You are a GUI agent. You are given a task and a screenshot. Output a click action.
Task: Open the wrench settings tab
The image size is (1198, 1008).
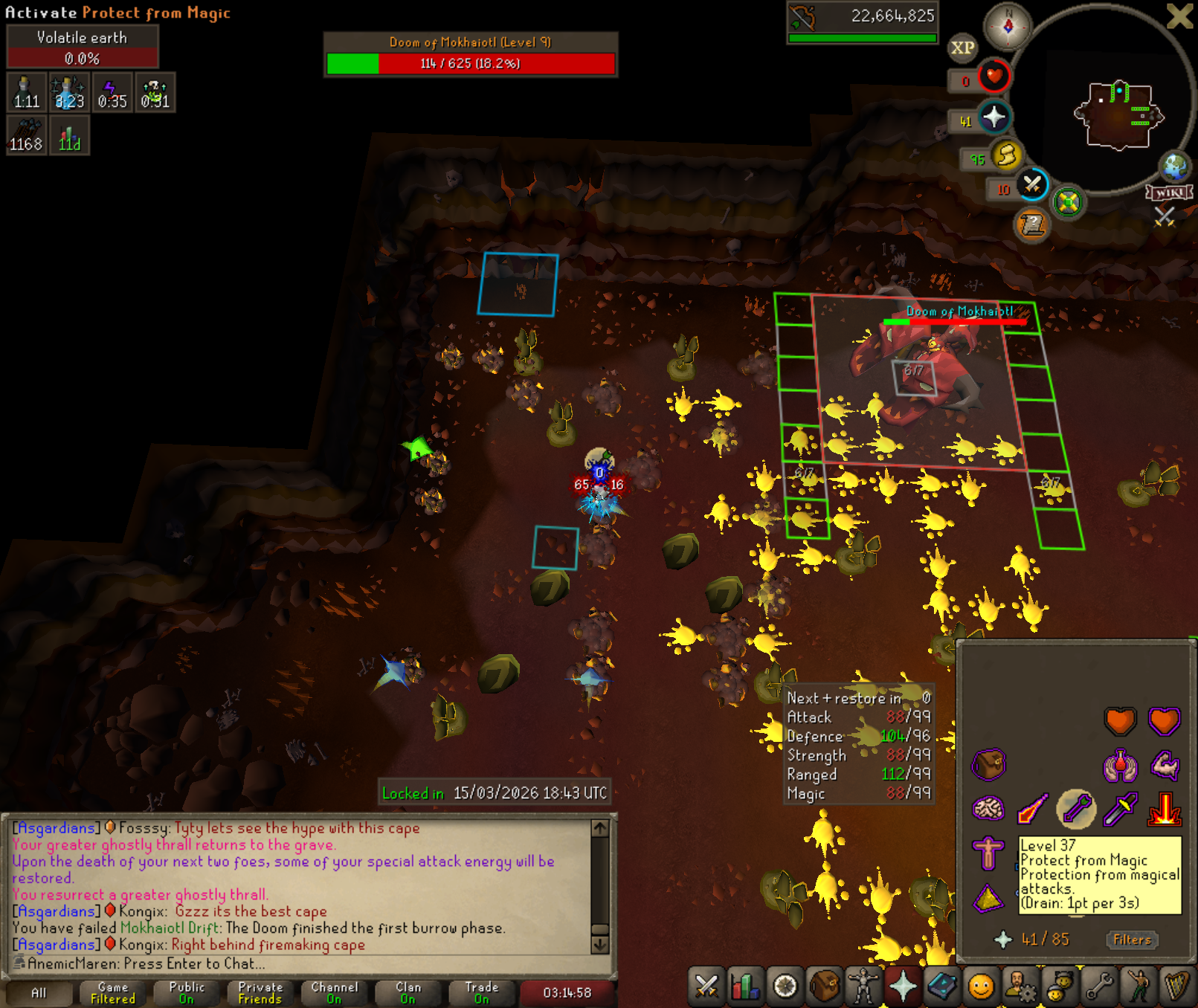coord(1099,987)
